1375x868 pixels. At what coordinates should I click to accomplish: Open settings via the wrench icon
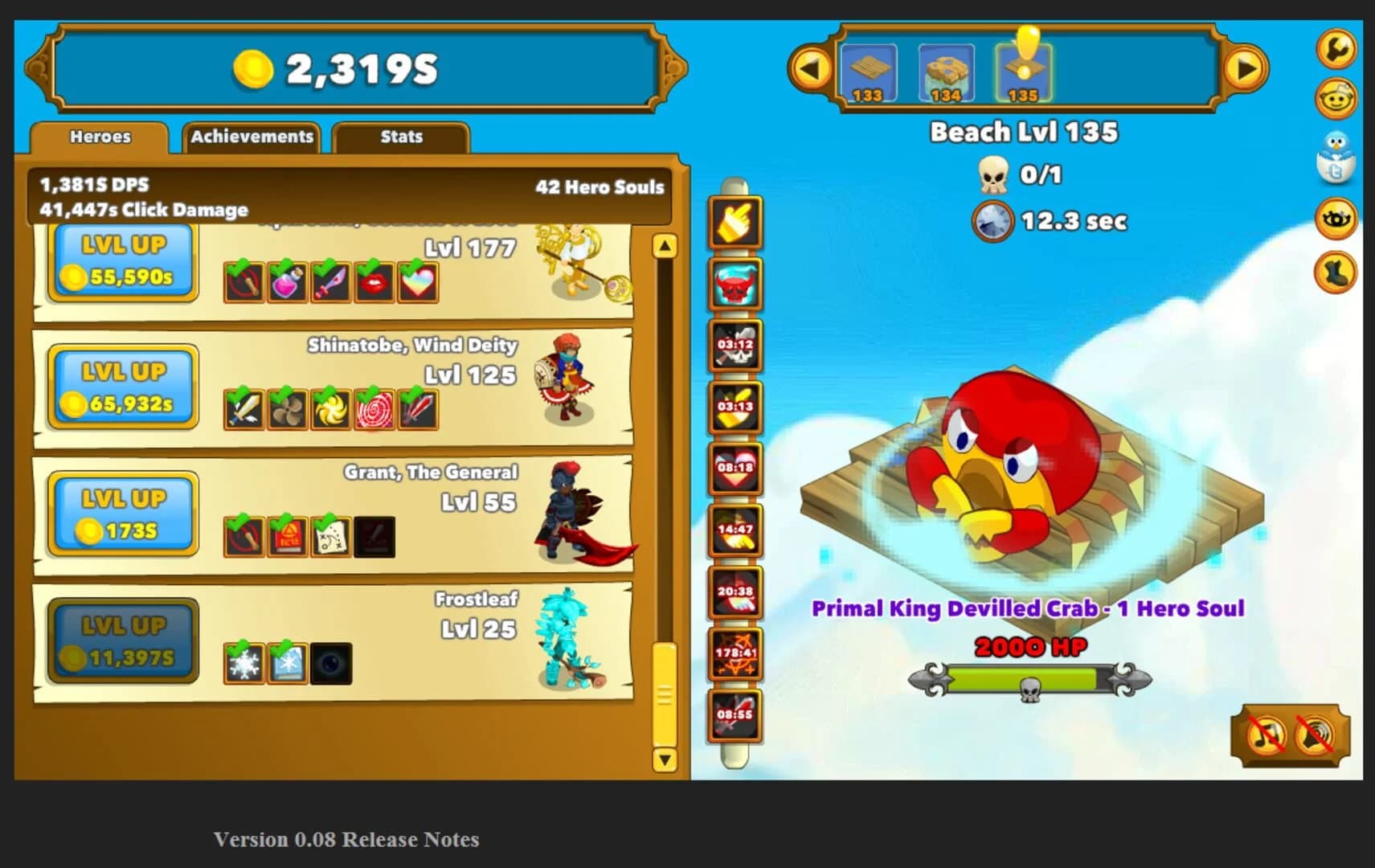[1336, 50]
